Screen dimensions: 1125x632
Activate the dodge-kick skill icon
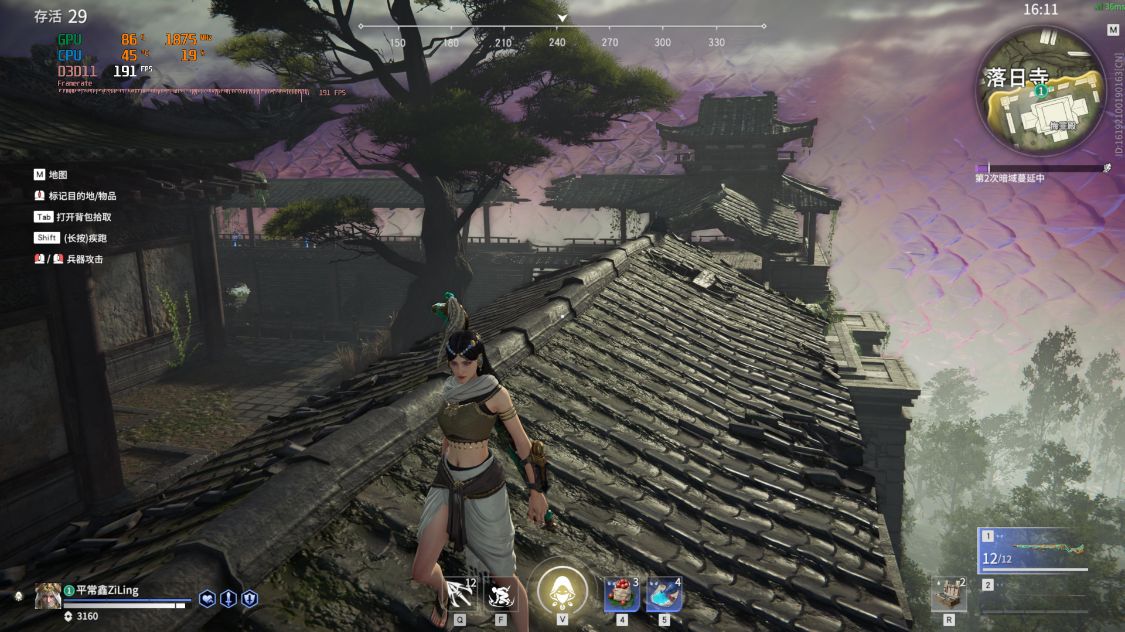pyautogui.click(x=501, y=594)
